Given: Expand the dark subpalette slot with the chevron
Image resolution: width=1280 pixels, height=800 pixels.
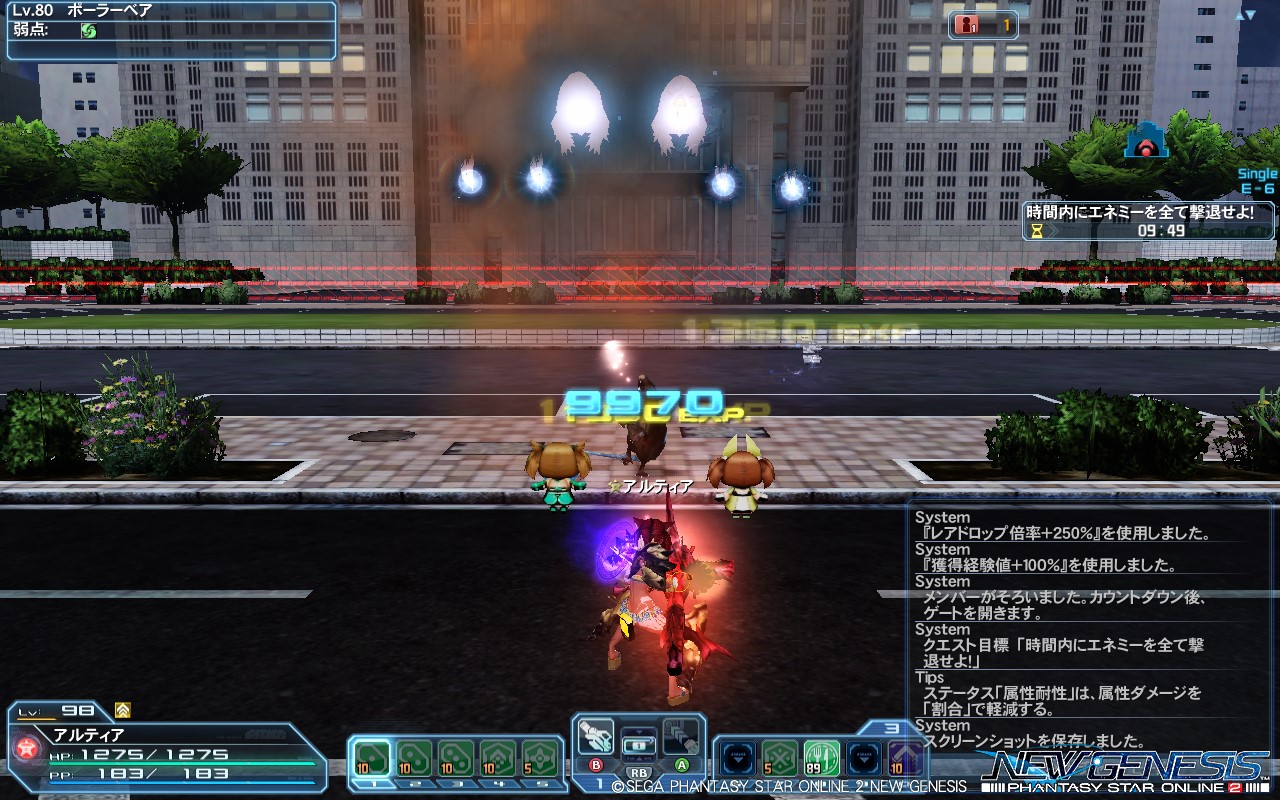Looking at the screenshot, I should click(736, 757).
